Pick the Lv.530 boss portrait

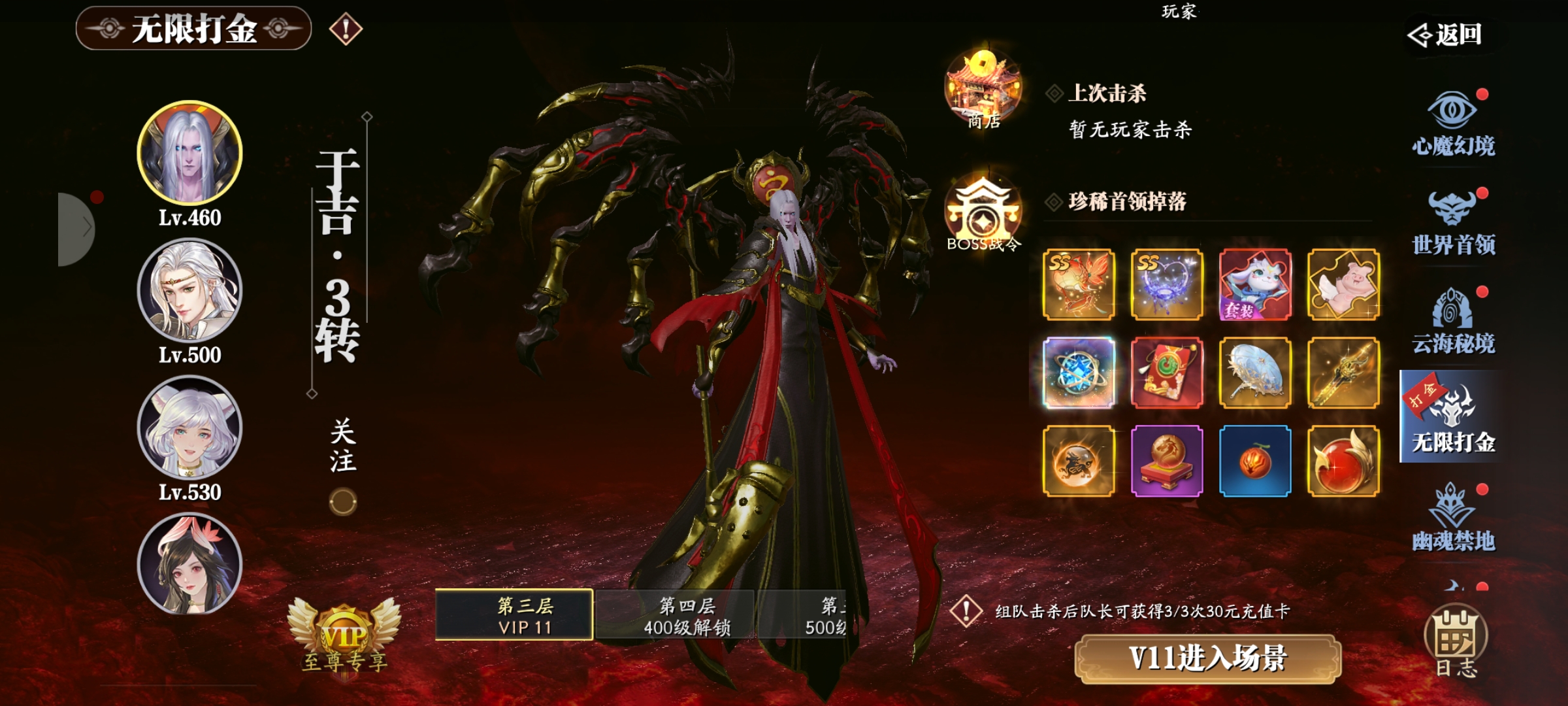(x=189, y=428)
